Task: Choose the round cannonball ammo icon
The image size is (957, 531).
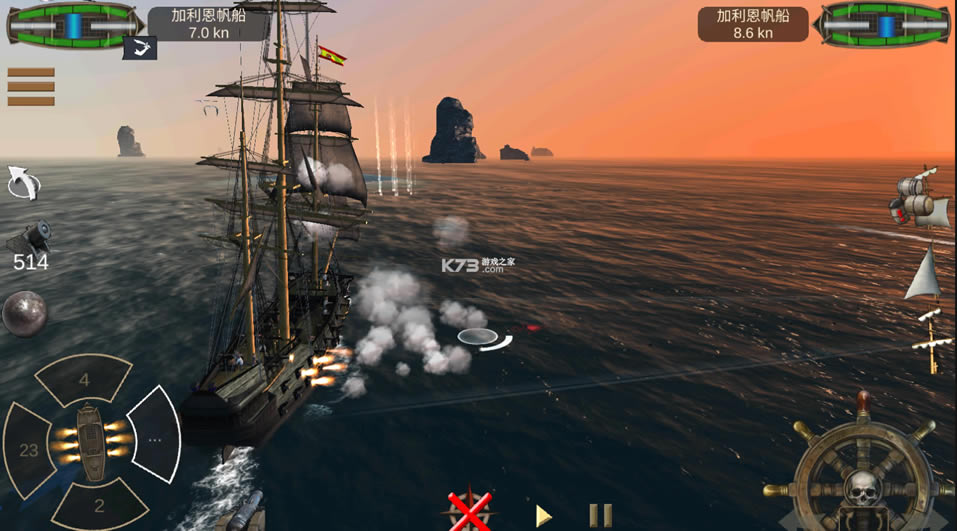Action: 24,313
